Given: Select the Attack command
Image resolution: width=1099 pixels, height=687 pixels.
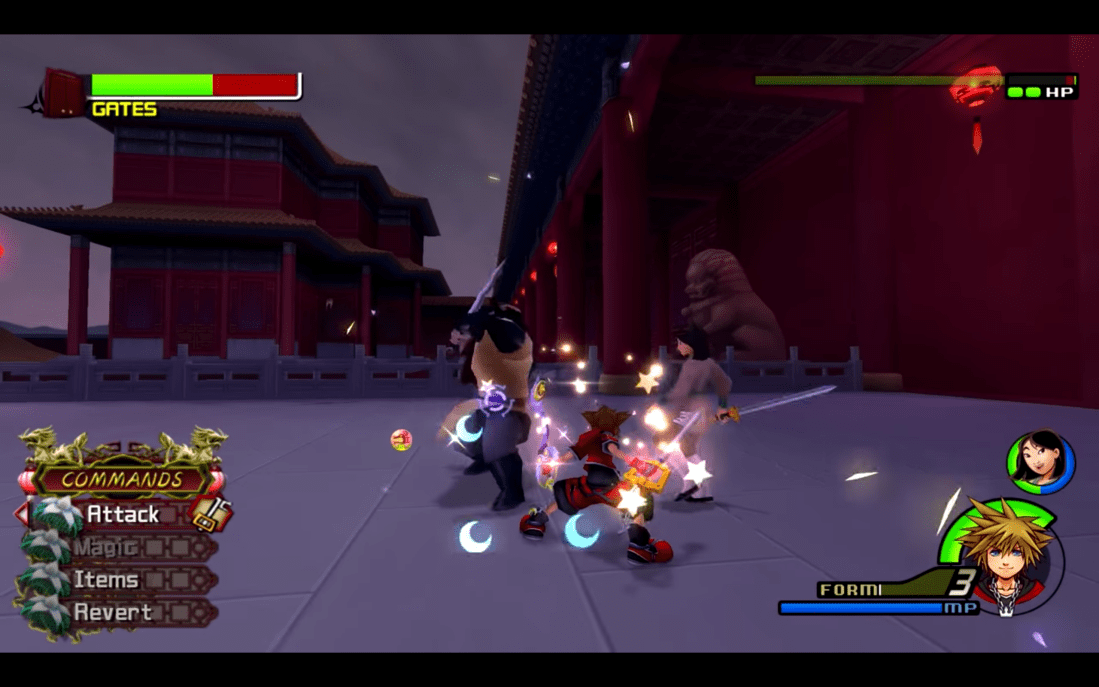Looking at the screenshot, I should [x=123, y=514].
